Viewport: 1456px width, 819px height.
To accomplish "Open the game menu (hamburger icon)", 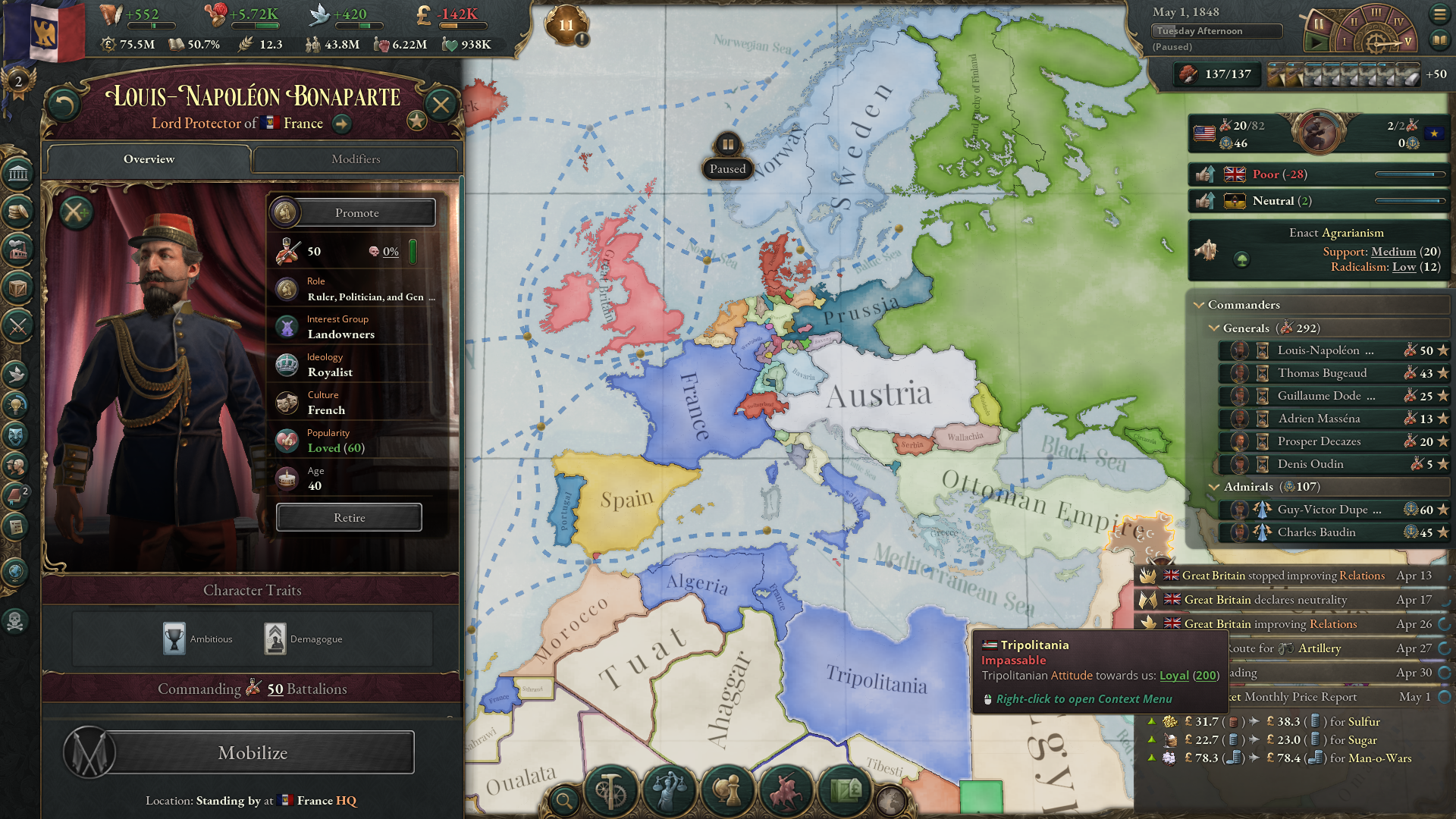I will [x=1441, y=13].
